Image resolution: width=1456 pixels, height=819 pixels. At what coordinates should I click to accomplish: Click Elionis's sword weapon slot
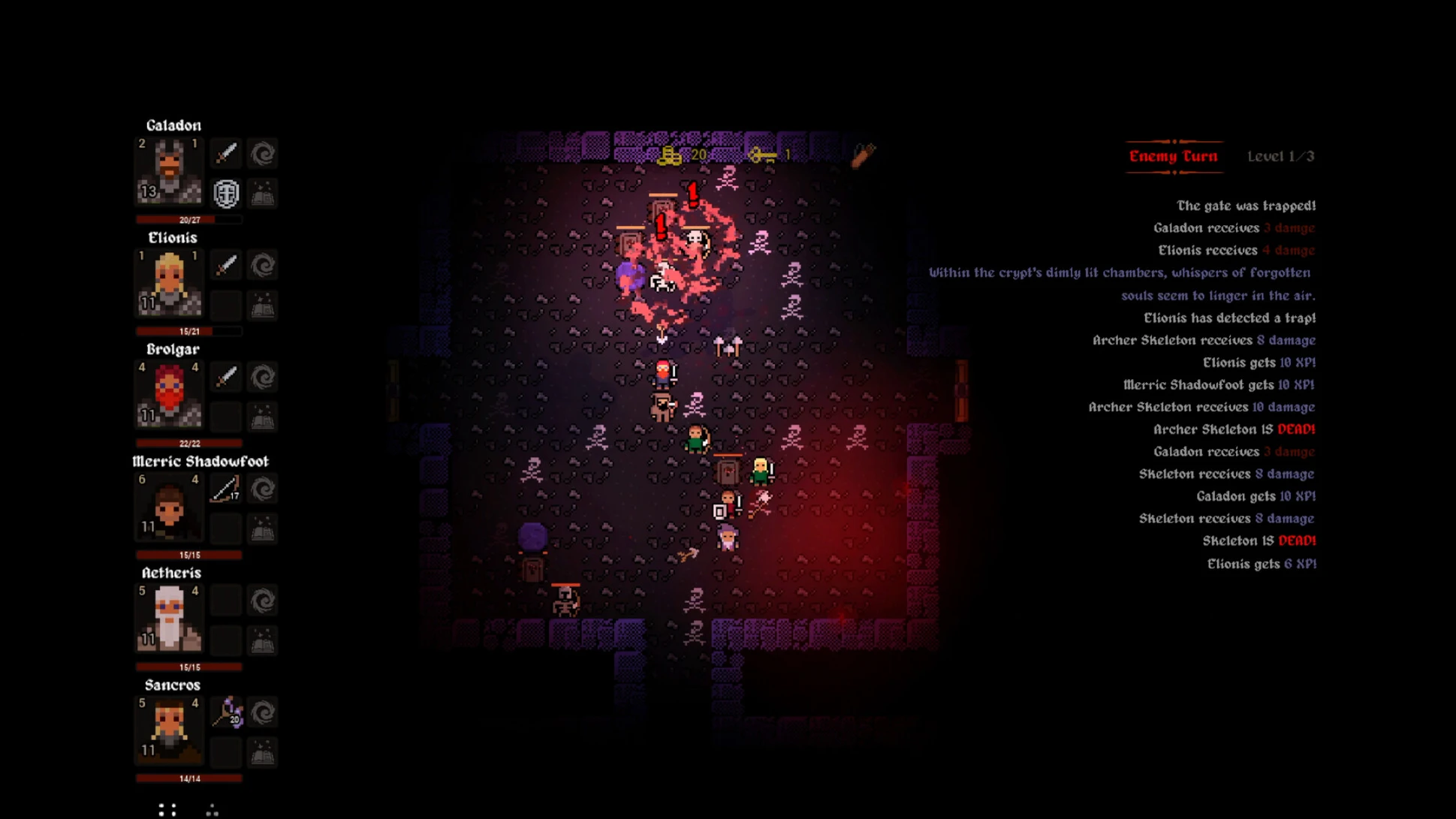click(226, 266)
